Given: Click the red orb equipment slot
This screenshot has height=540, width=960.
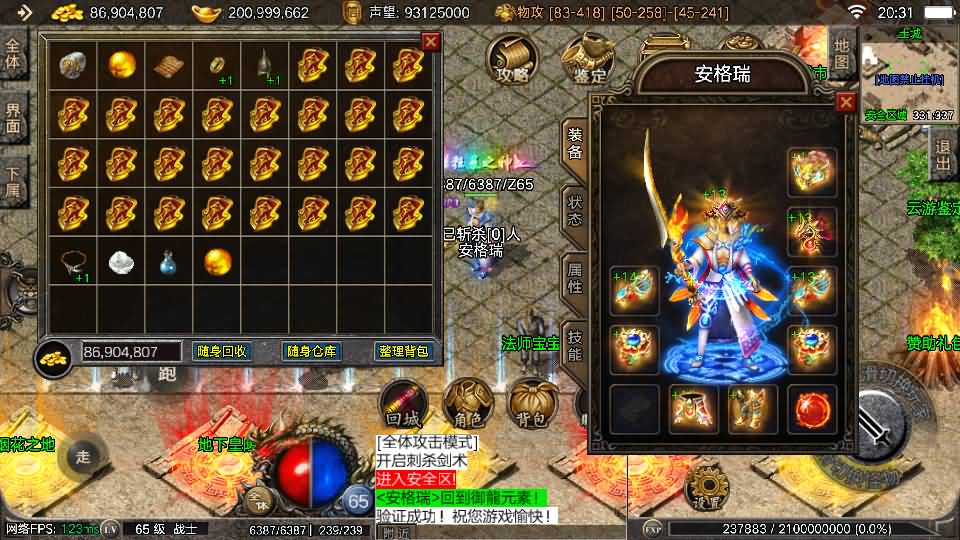Looking at the screenshot, I should [811, 409].
